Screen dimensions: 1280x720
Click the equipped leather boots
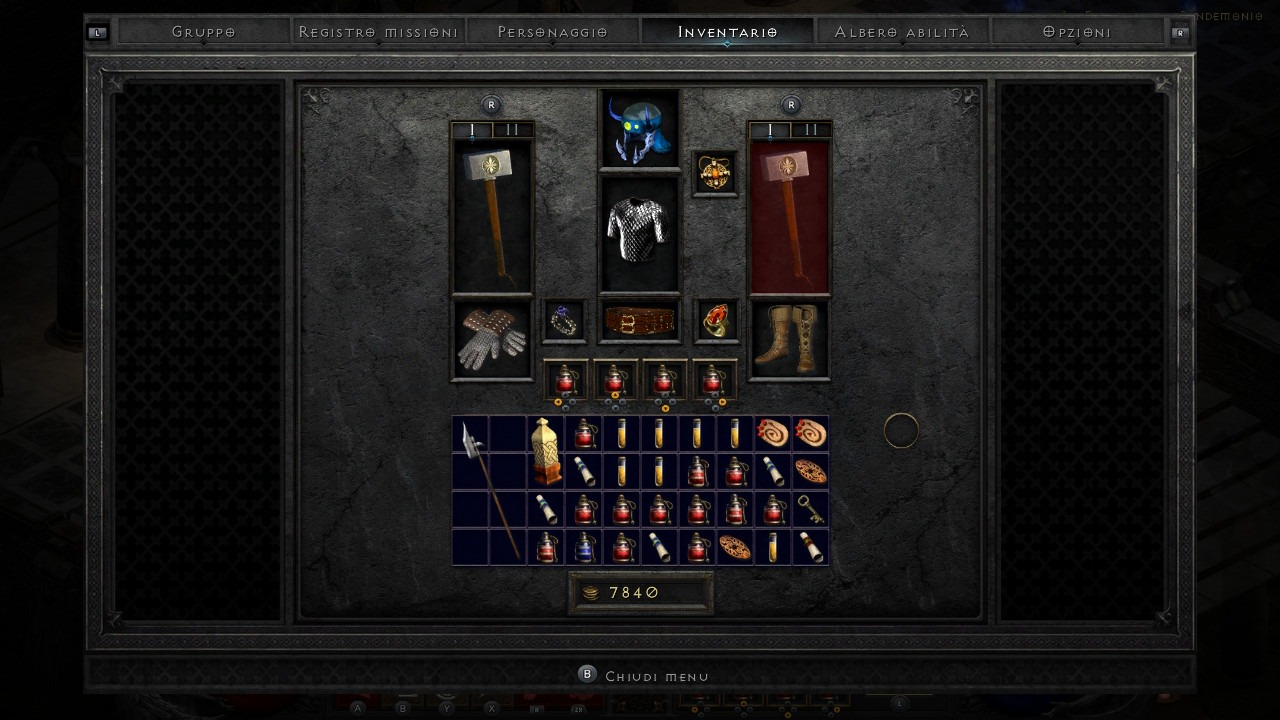(x=789, y=338)
